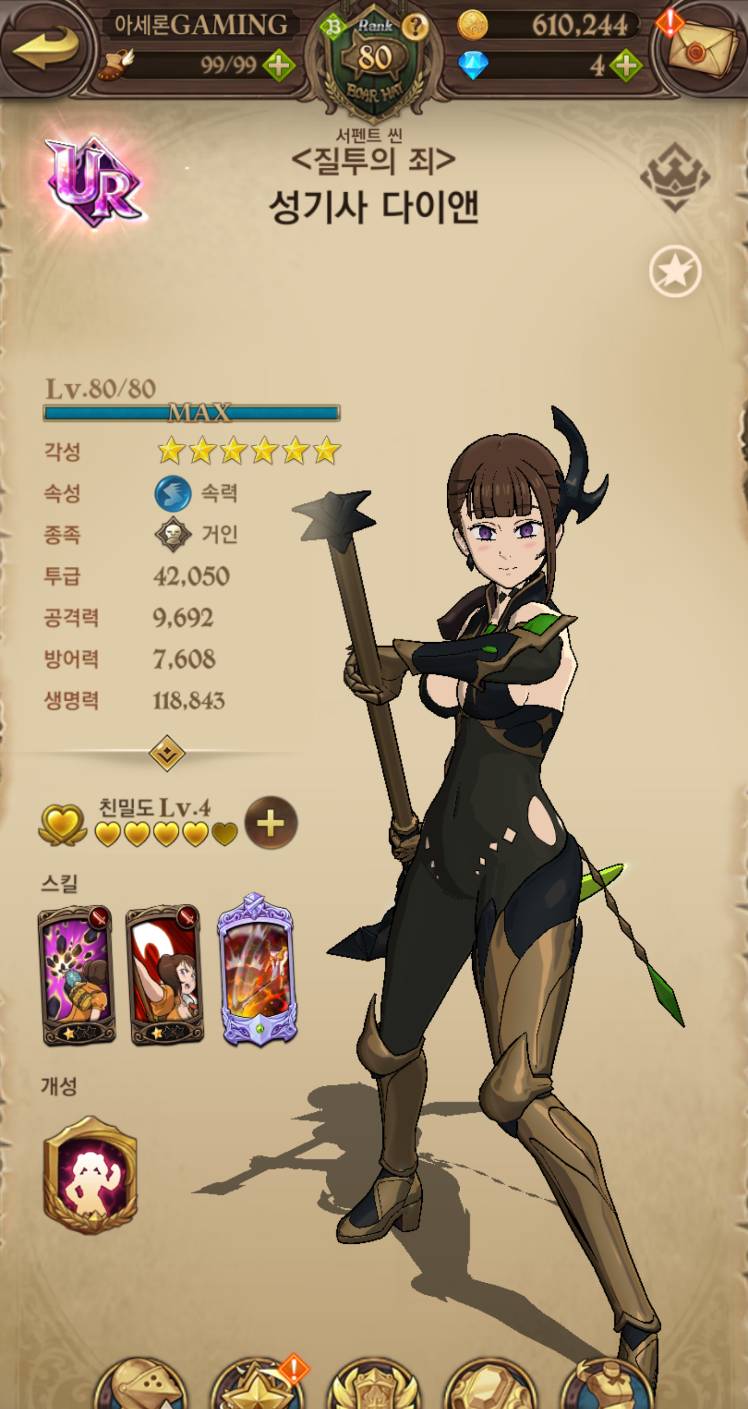Go back with the arrow button
The height and width of the screenshot is (1409, 748).
[45, 45]
